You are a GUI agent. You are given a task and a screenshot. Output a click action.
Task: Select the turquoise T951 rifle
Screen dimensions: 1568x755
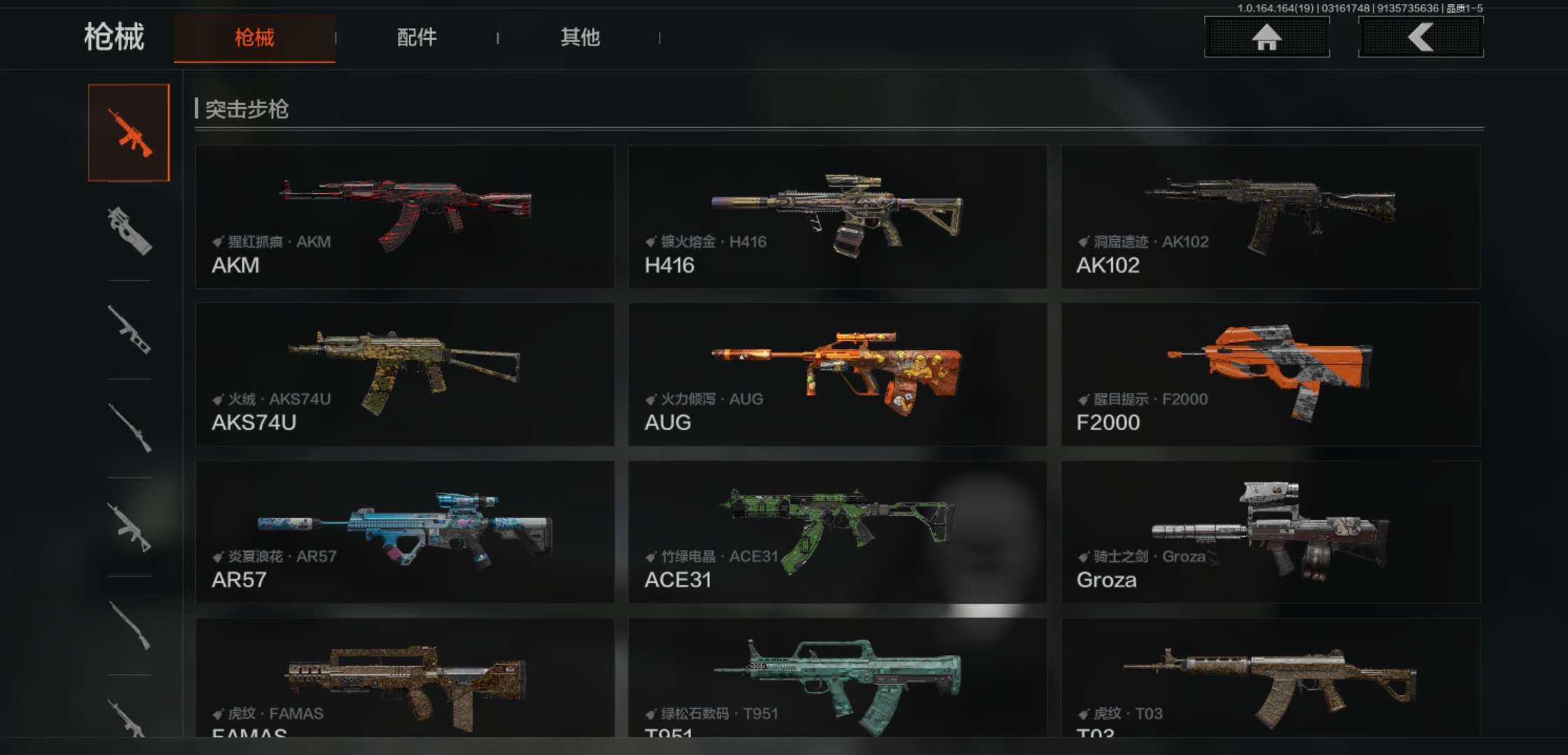tap(837, 678)
